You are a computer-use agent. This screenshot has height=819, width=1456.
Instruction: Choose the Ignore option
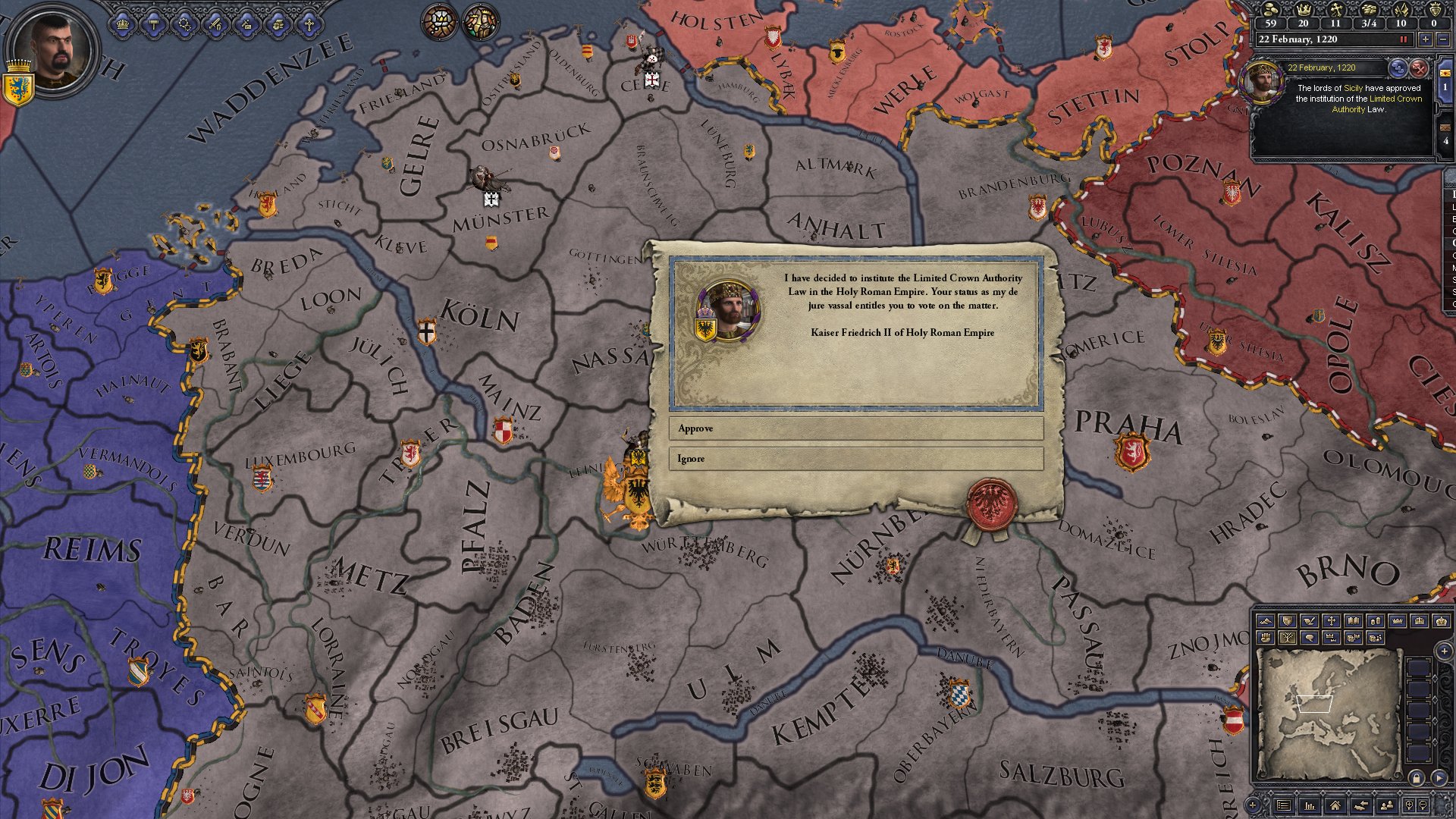tap(855, 459)
